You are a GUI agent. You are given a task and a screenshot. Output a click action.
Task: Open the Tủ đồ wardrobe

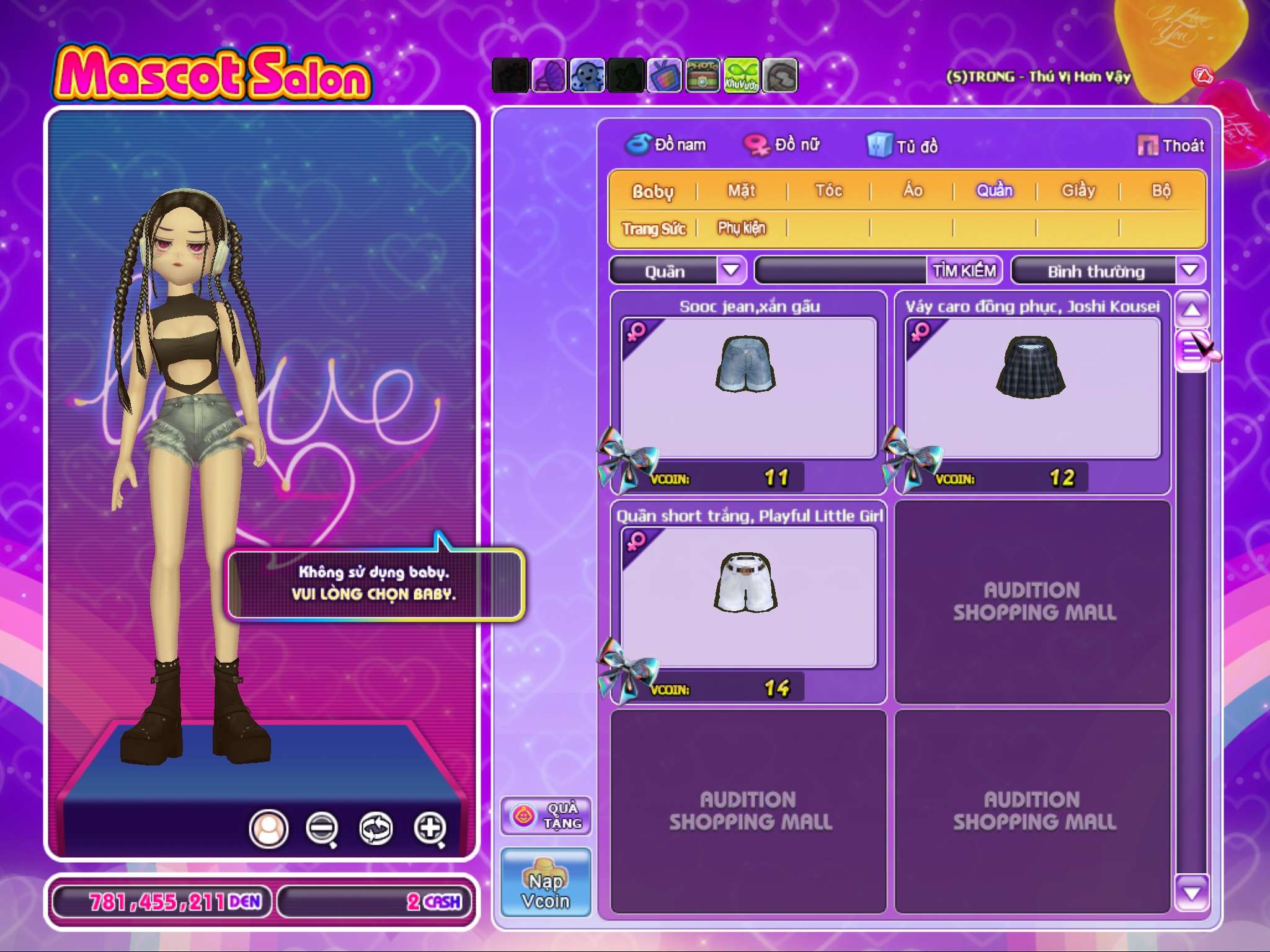pos(903,146)
